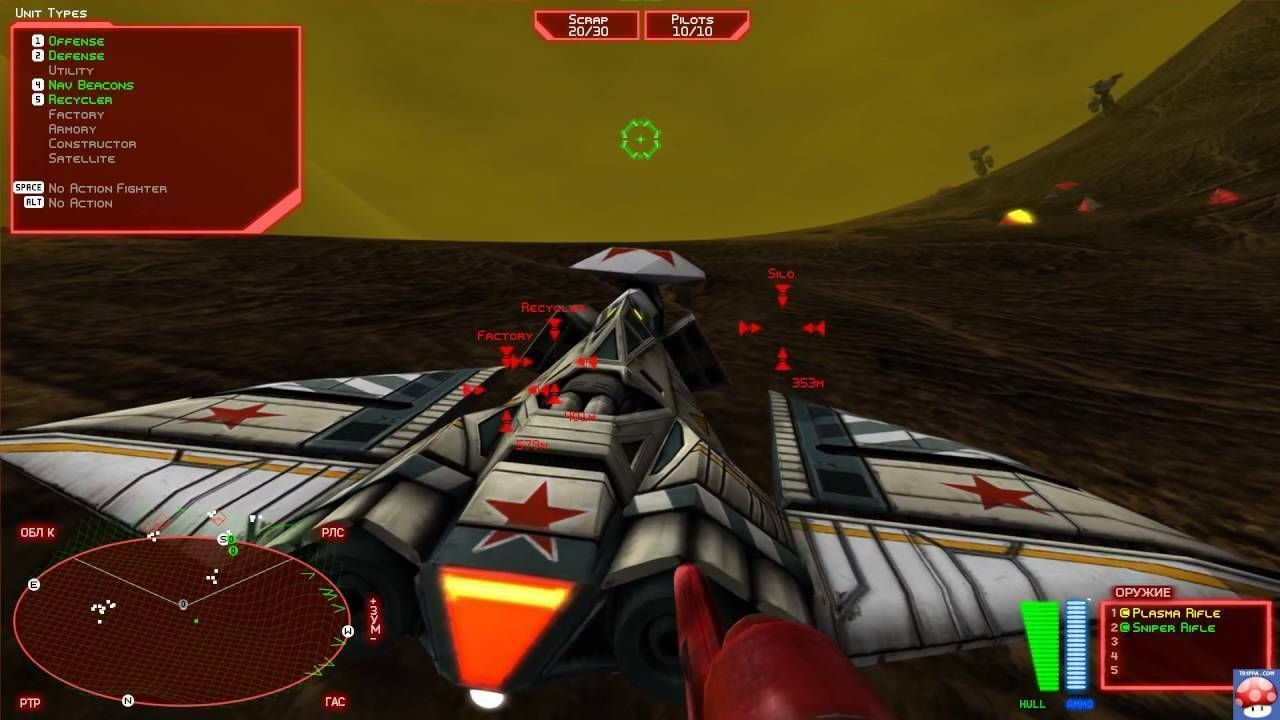This screenshot has height=720, width=1280.
Task: Click the ОБЛ К radar label
Action: [x=38, y=533]
